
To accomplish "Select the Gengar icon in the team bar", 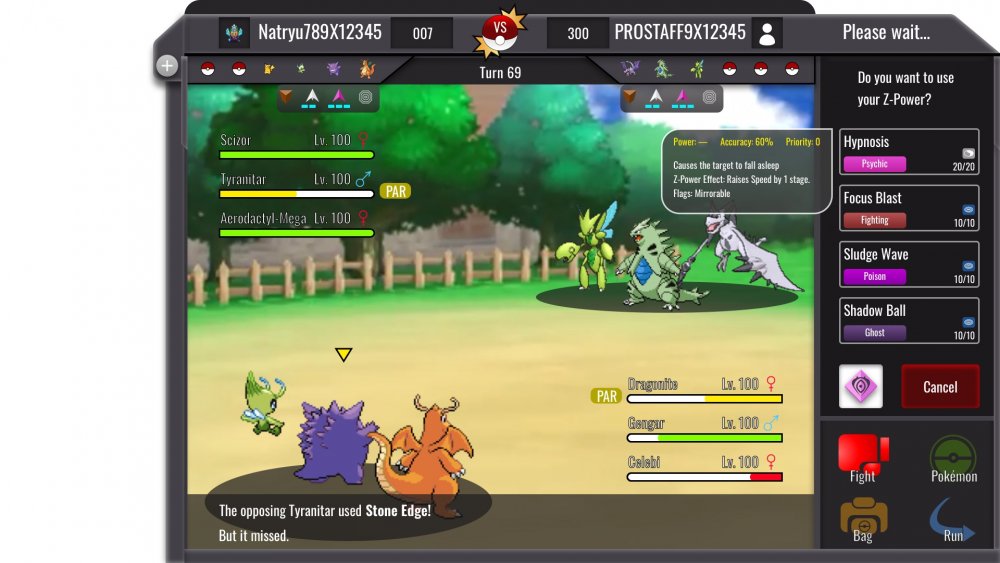I will [334, 69].
